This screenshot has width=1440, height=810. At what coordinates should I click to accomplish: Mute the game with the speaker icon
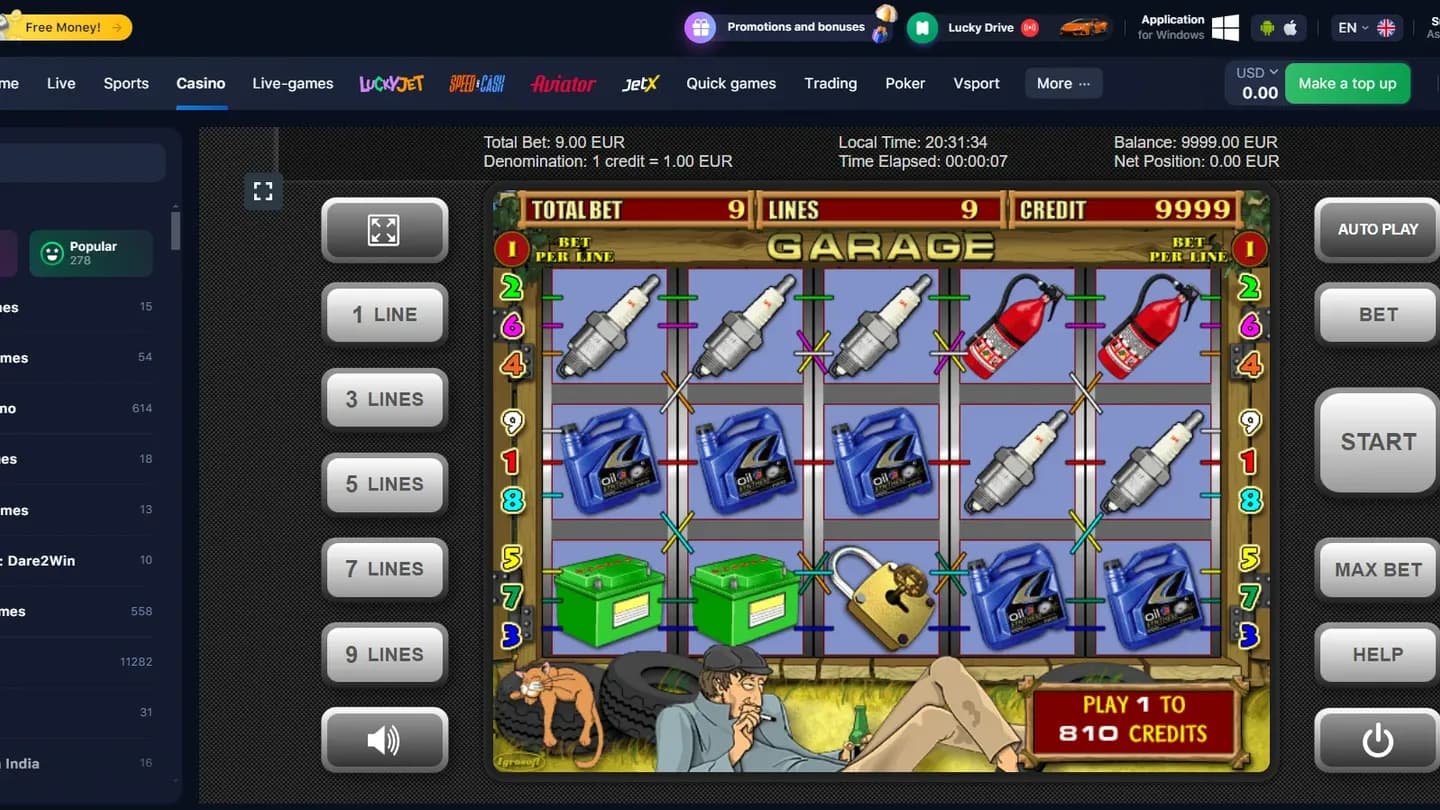click(385, 740)
